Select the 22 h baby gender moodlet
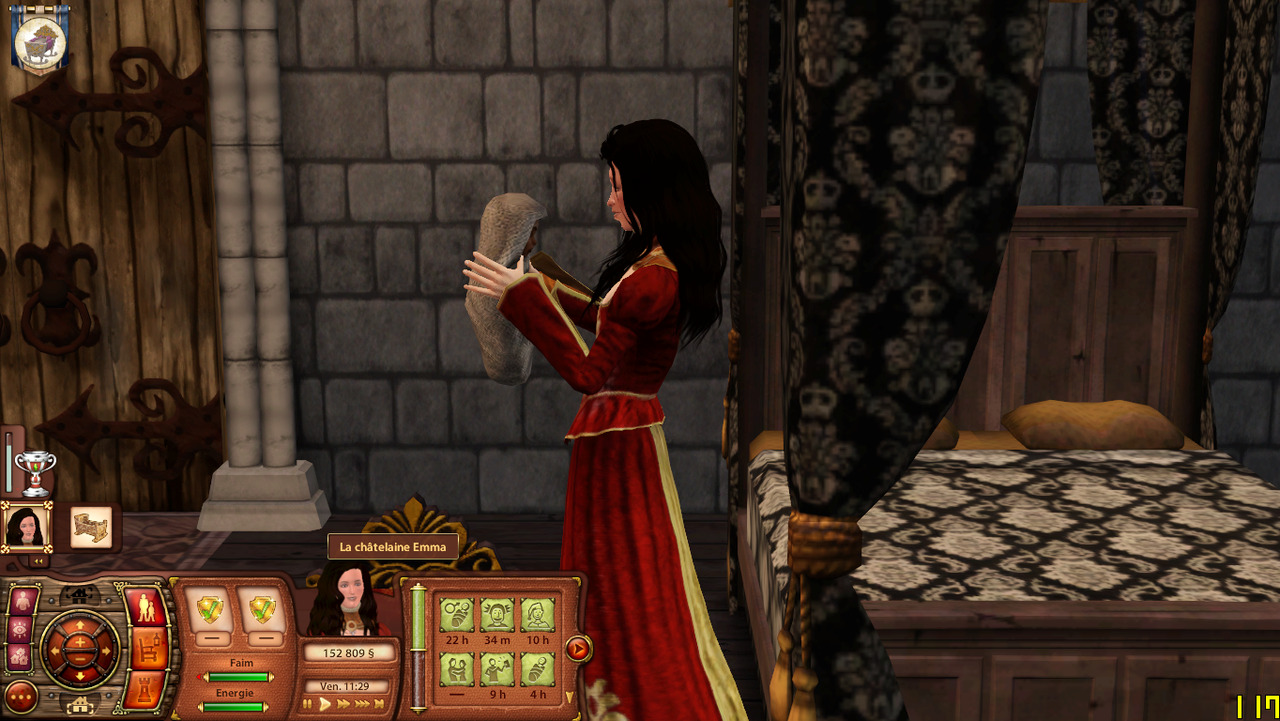The height and width of the screenshot is (721, 1280). coord(457,615)
